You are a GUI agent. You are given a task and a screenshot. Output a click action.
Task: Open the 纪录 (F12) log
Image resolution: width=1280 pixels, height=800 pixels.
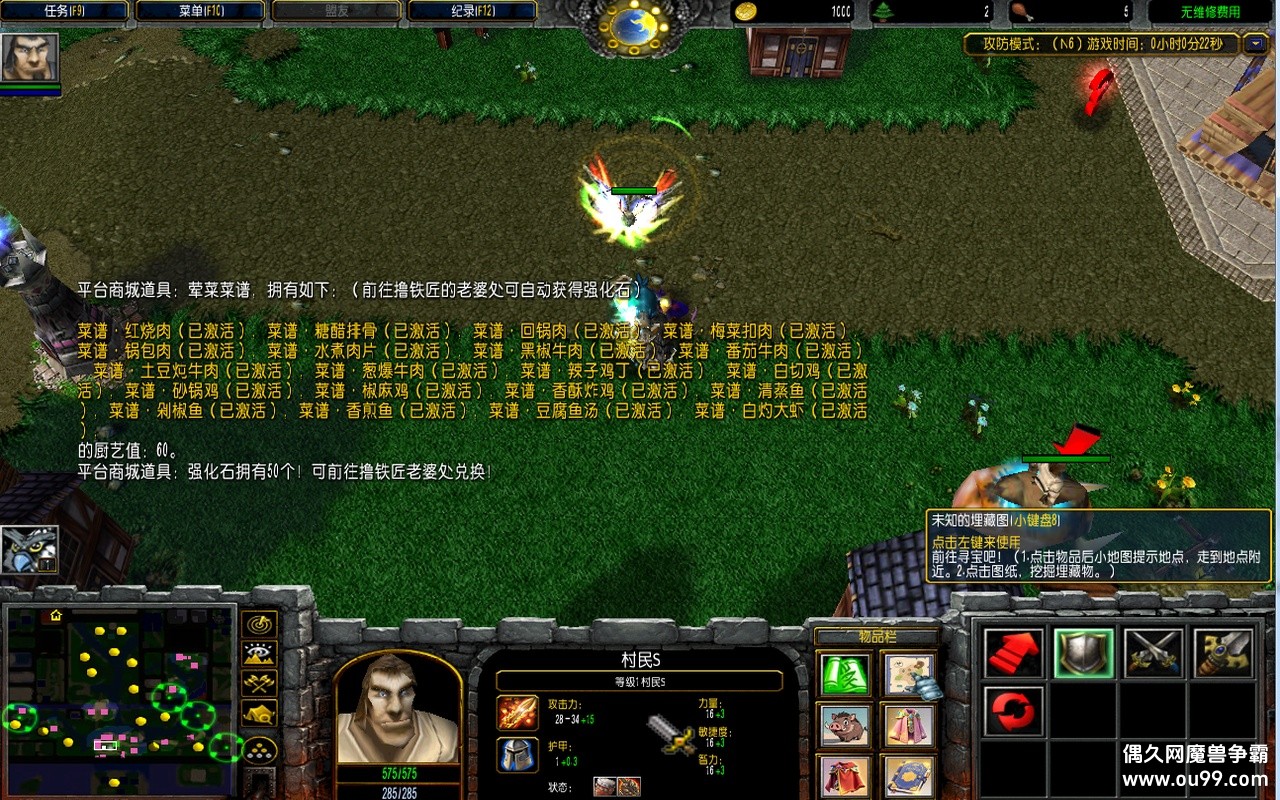pos(470,11)
